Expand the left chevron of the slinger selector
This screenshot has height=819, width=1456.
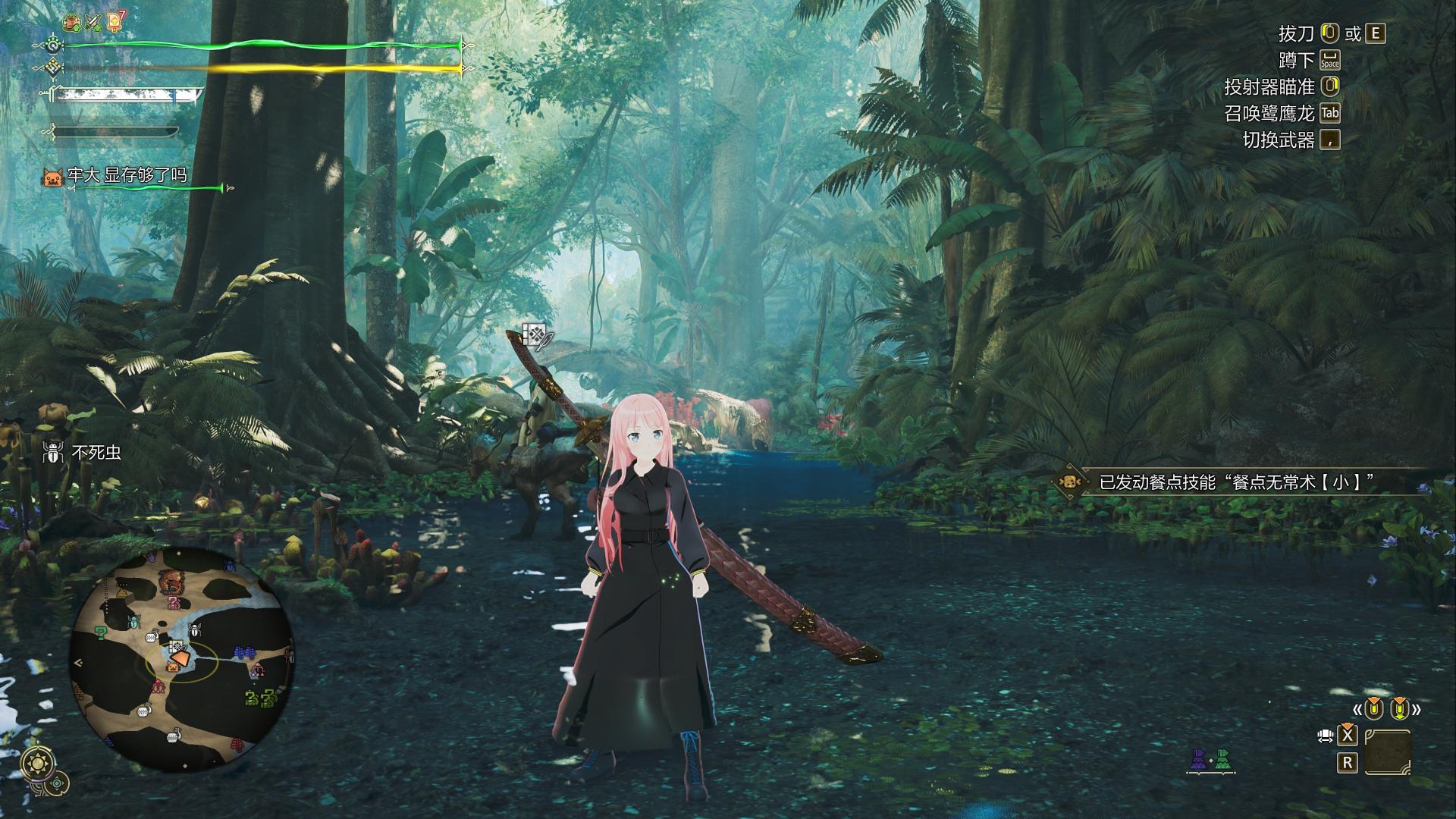point(1358,710)
